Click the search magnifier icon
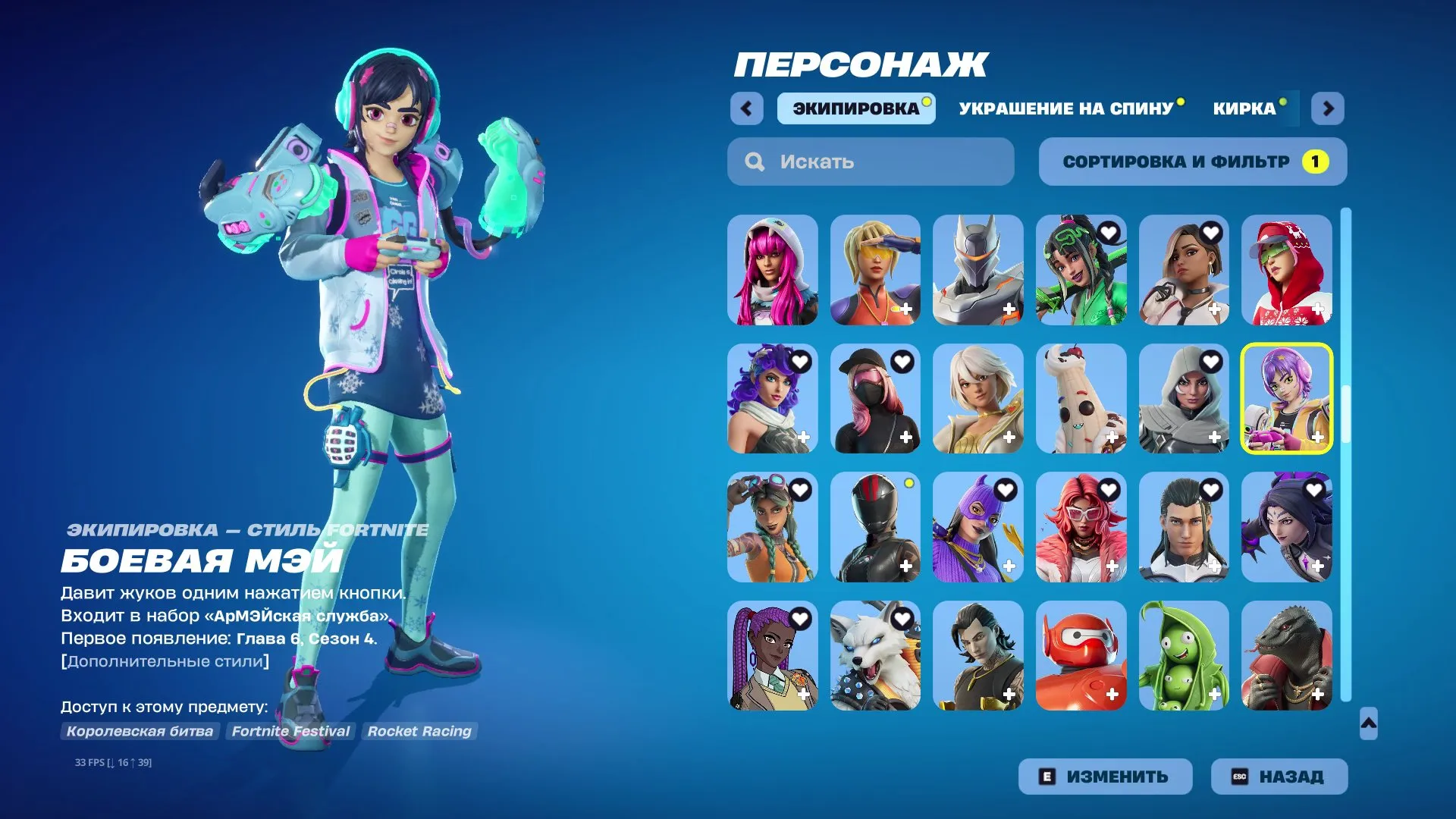Image resolution: width=1456 pixels, height=819 pixels. (755, 161)
